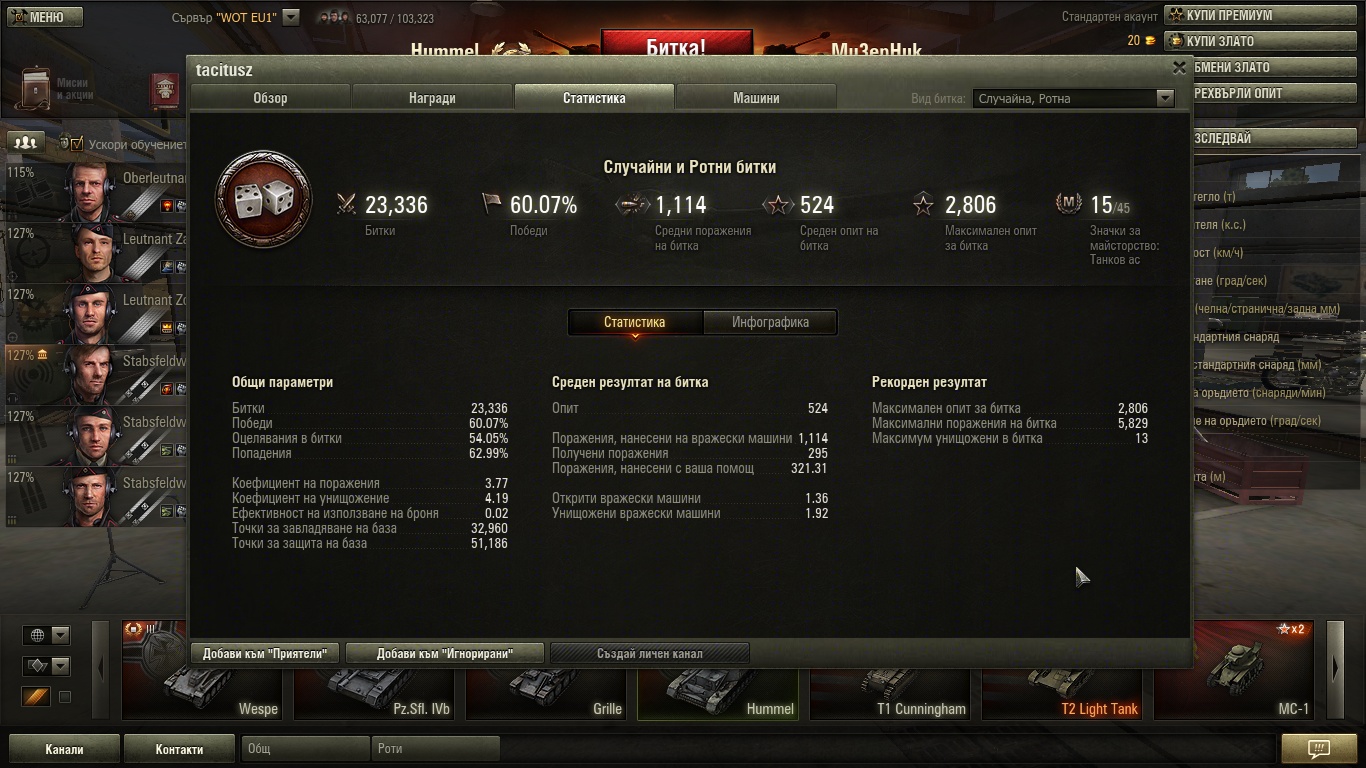
Task: Switch to the Инфографика view
Action: [770, 322]
